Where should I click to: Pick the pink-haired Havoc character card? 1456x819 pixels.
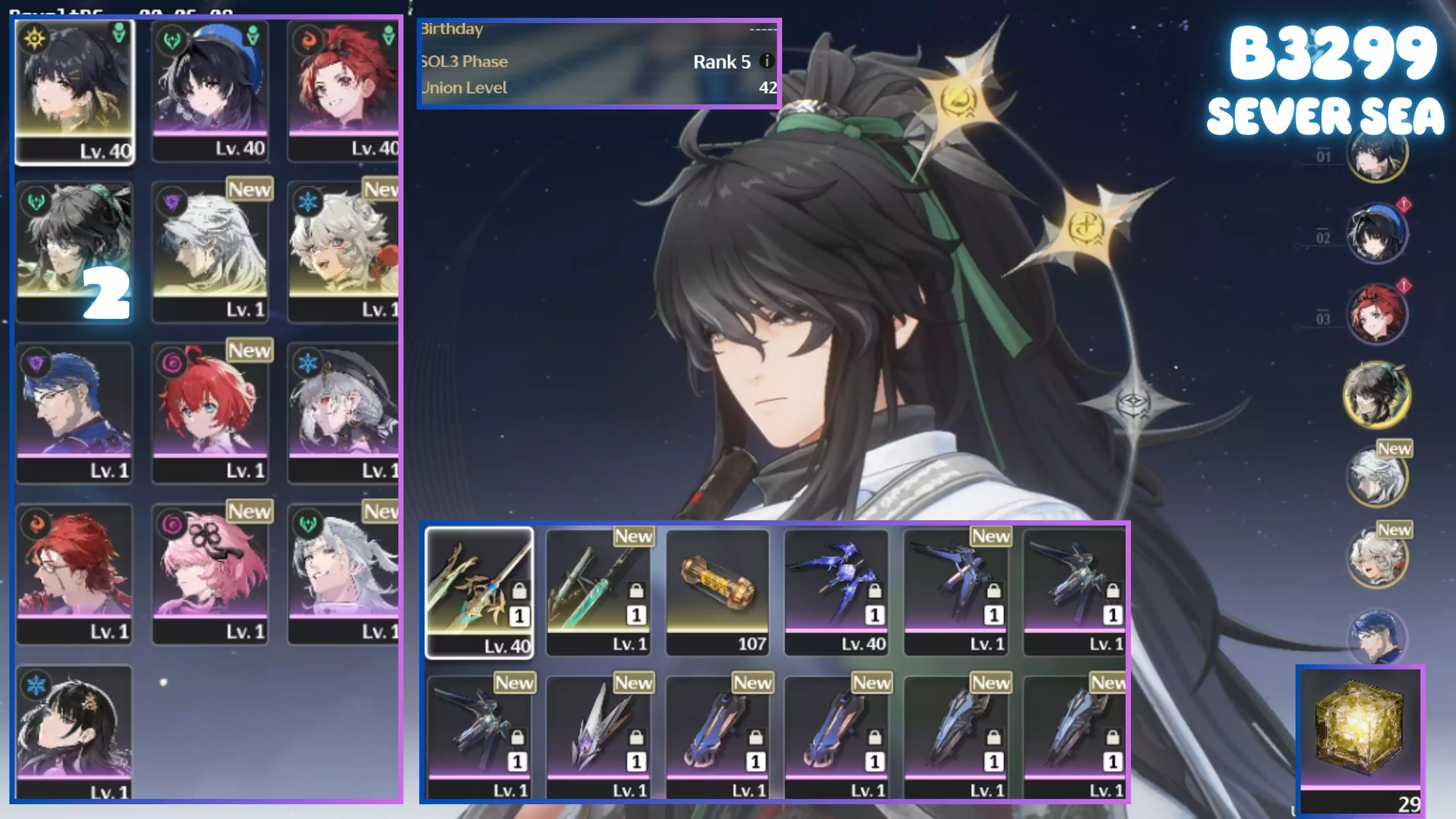(x=210, y=574)
